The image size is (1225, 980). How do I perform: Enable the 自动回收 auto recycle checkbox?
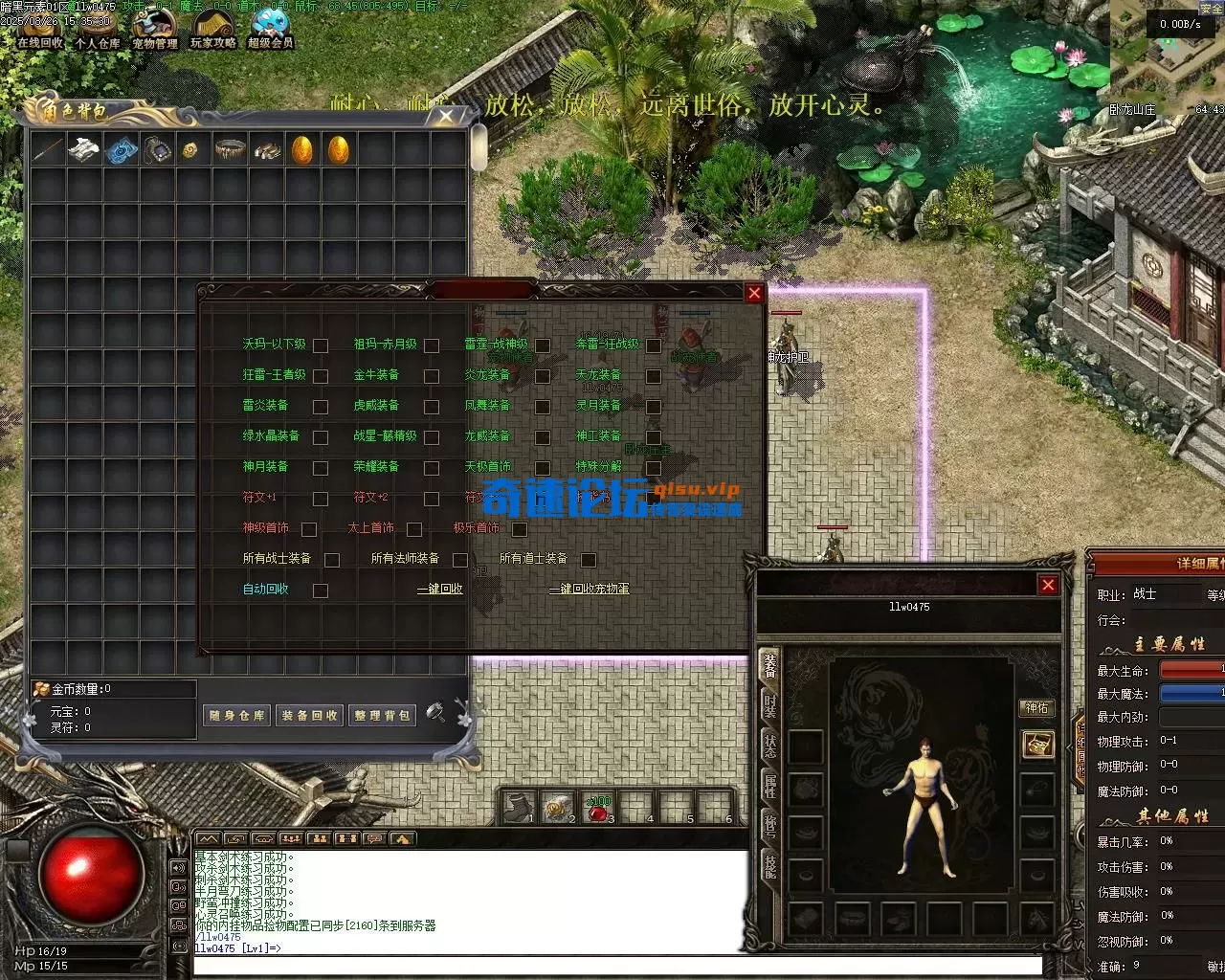pyautogui.click(x=321, y=590)
